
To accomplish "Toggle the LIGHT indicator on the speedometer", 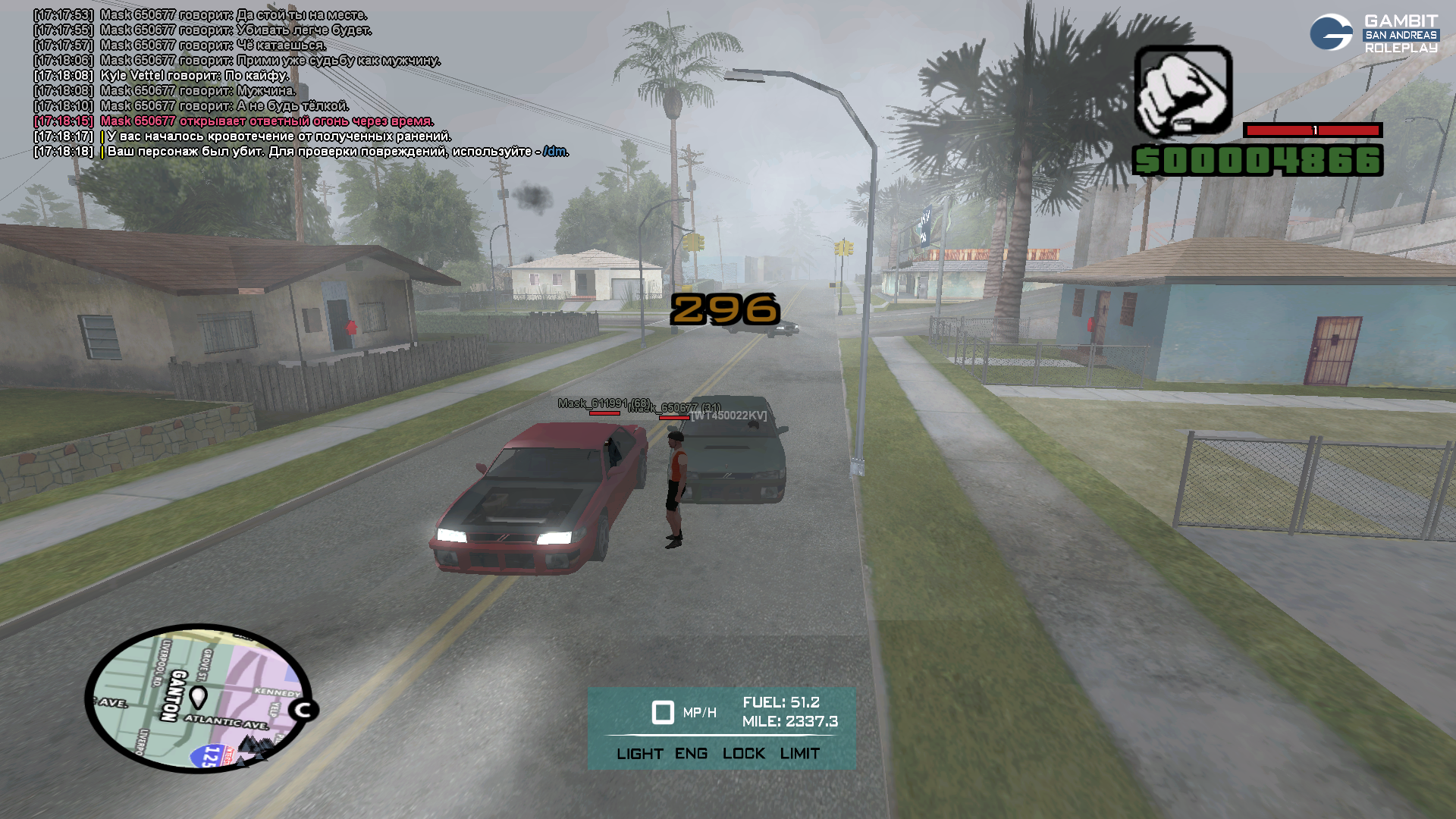I will [x=639, y=754].
